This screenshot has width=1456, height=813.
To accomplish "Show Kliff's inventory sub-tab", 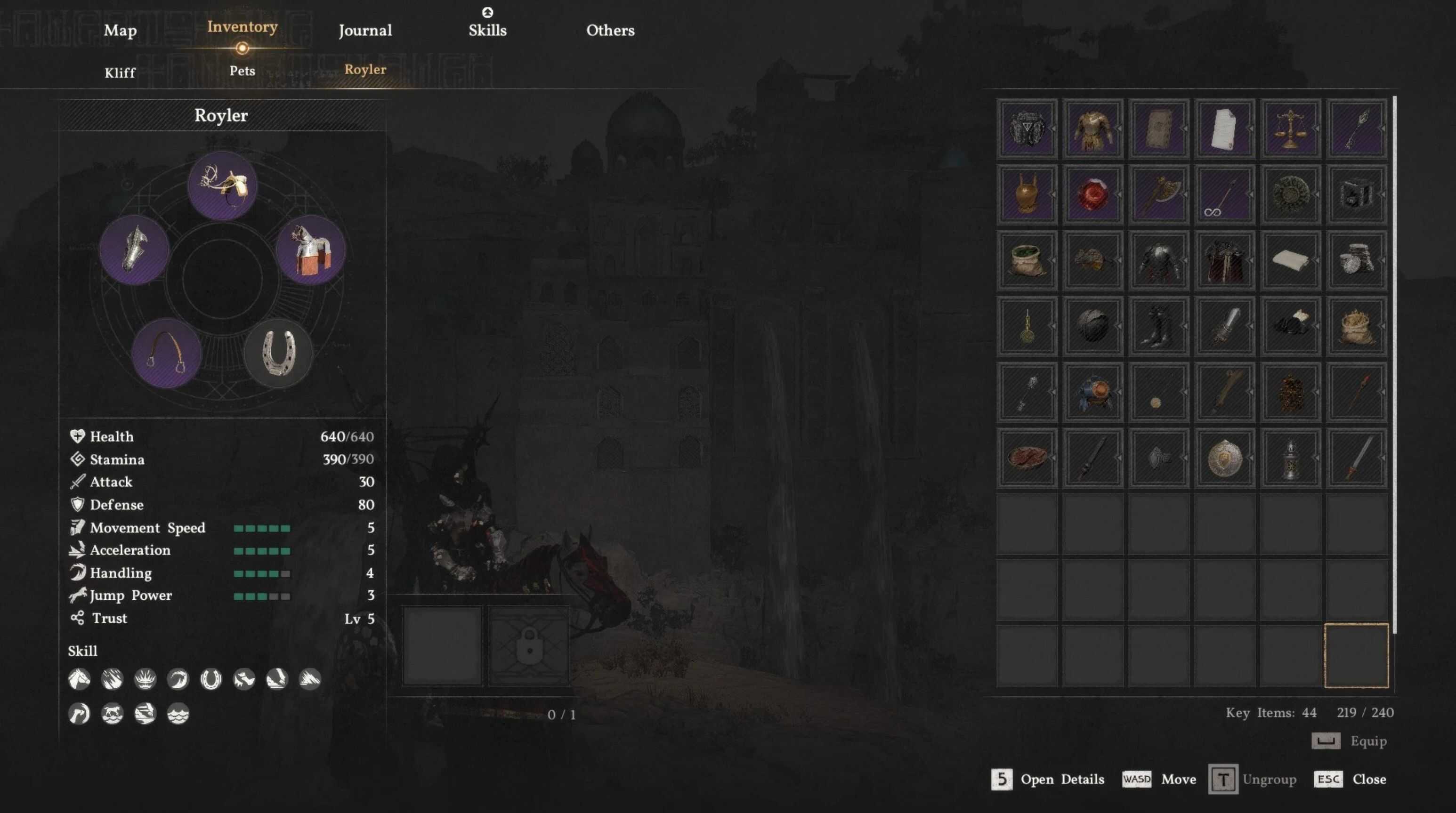I will click(x=120, y=73).
